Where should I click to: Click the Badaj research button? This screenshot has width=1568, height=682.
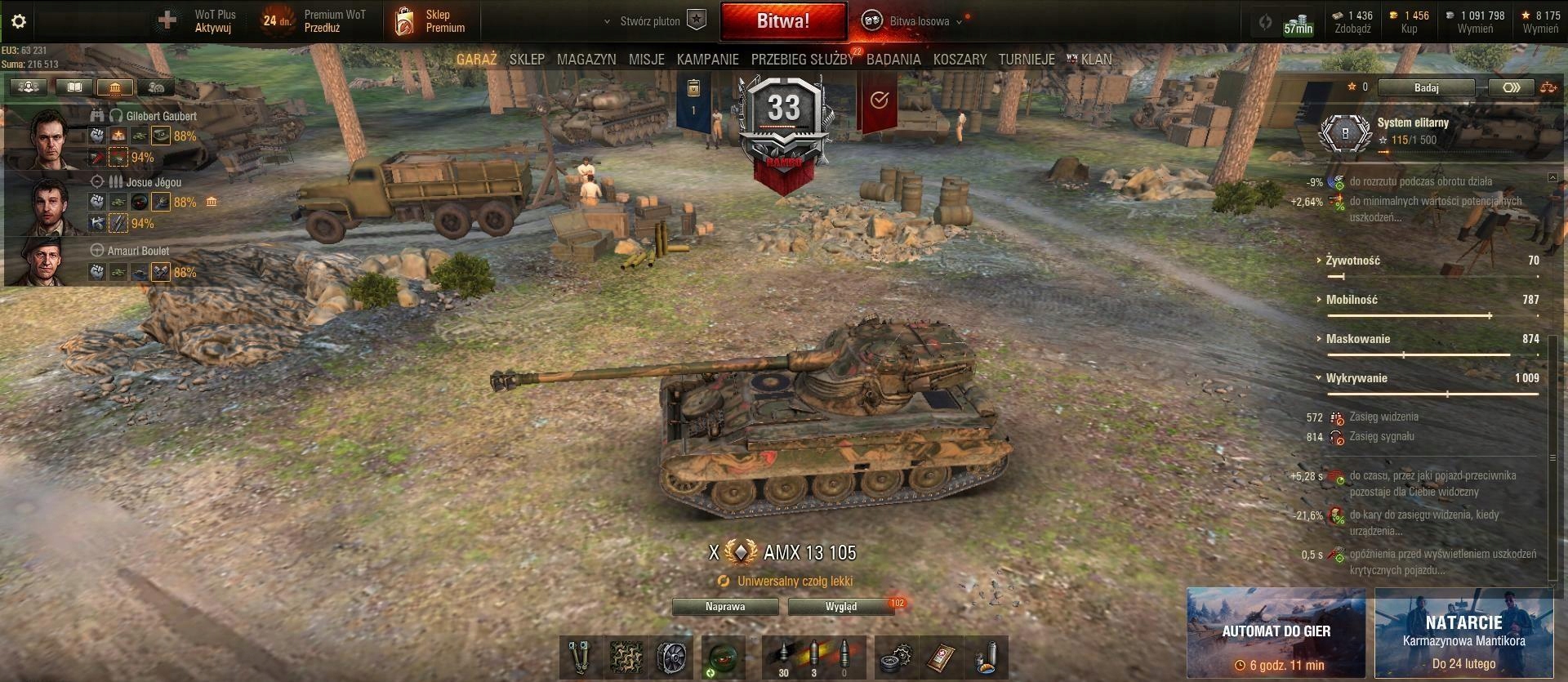click(1426, 87)
